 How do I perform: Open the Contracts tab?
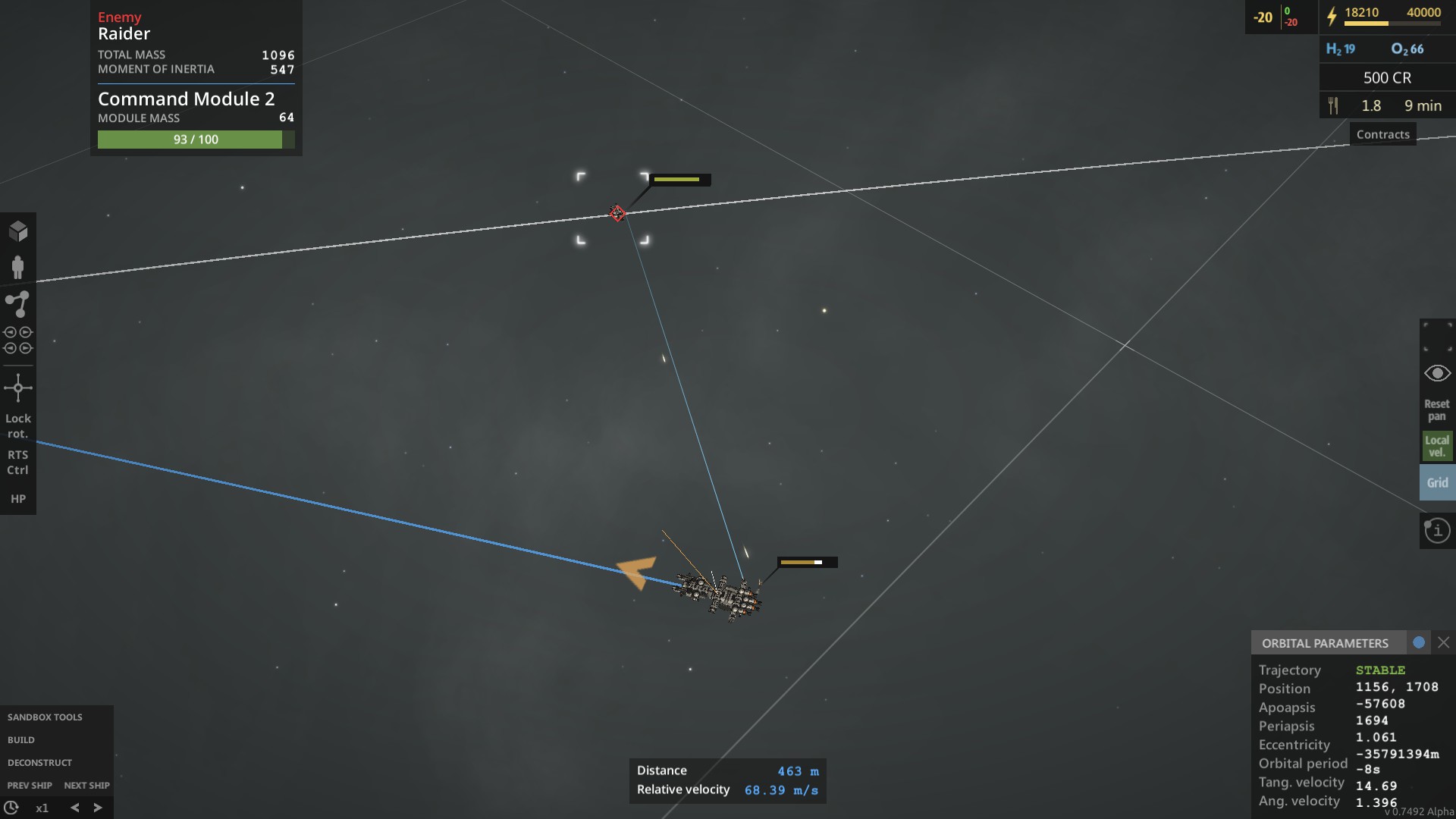pyautogui.click(x=1382, y=133)
